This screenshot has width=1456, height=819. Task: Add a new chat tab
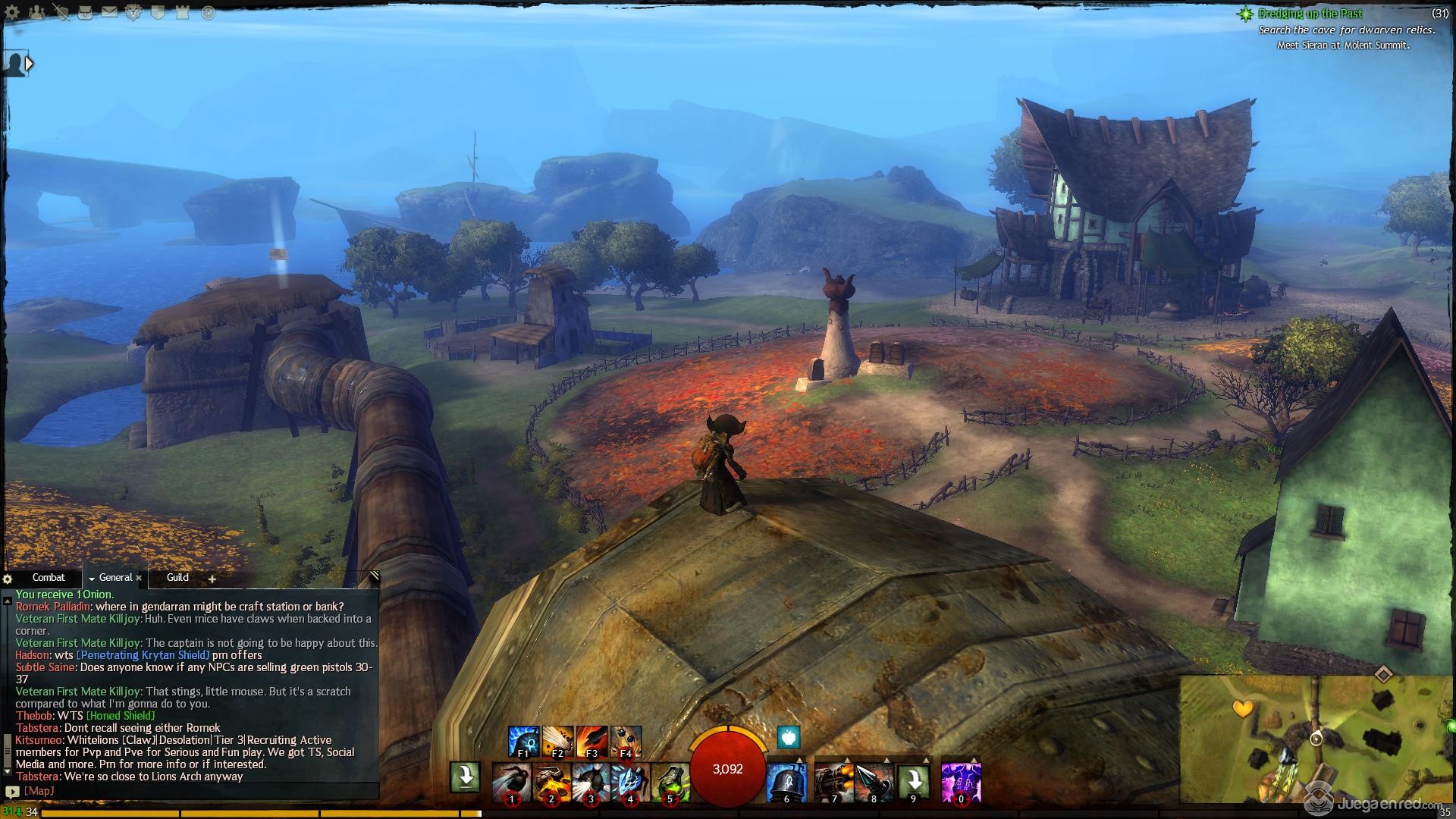[x=212, y=579]
